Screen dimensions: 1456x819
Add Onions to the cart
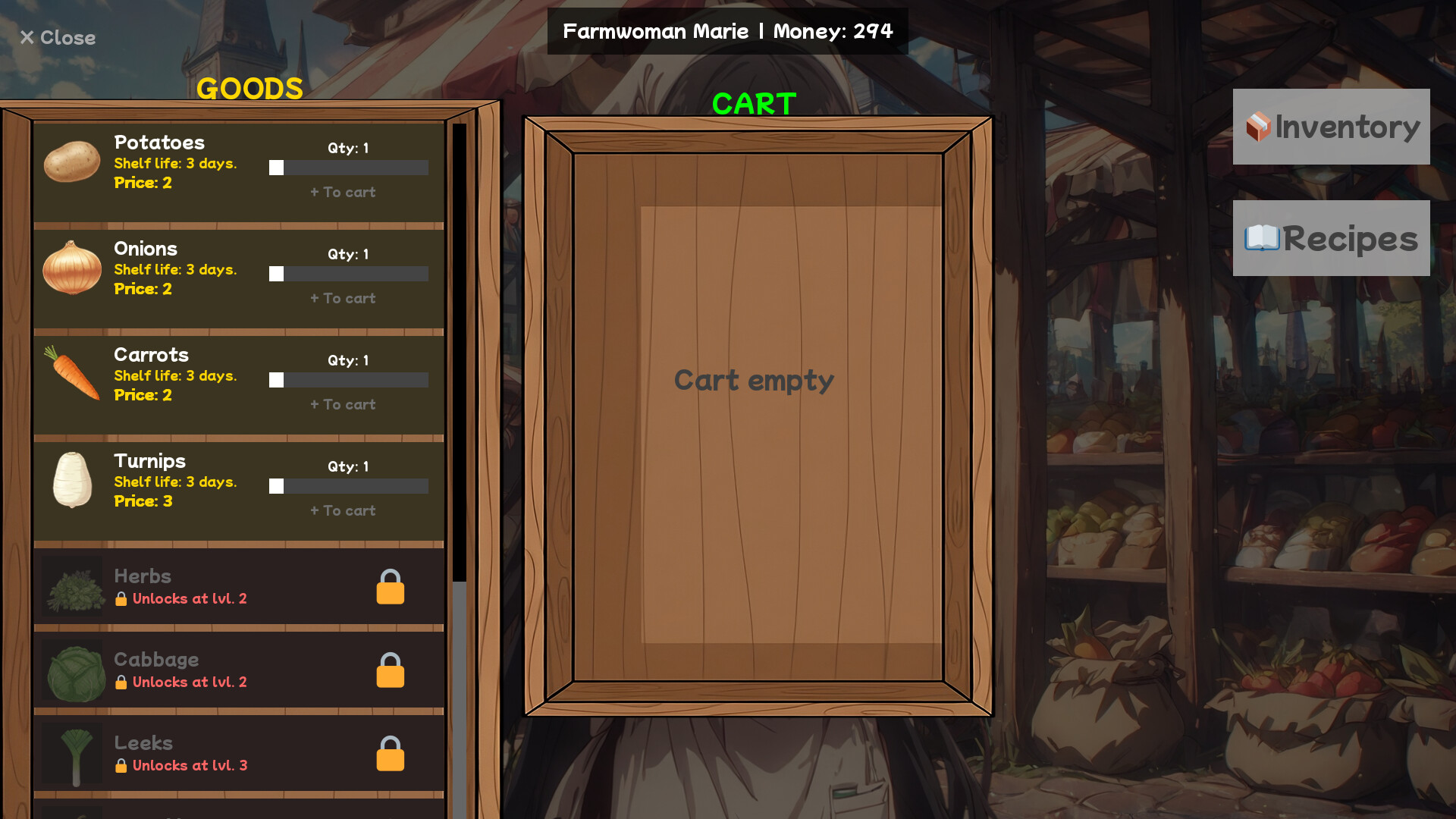[342, 298]
